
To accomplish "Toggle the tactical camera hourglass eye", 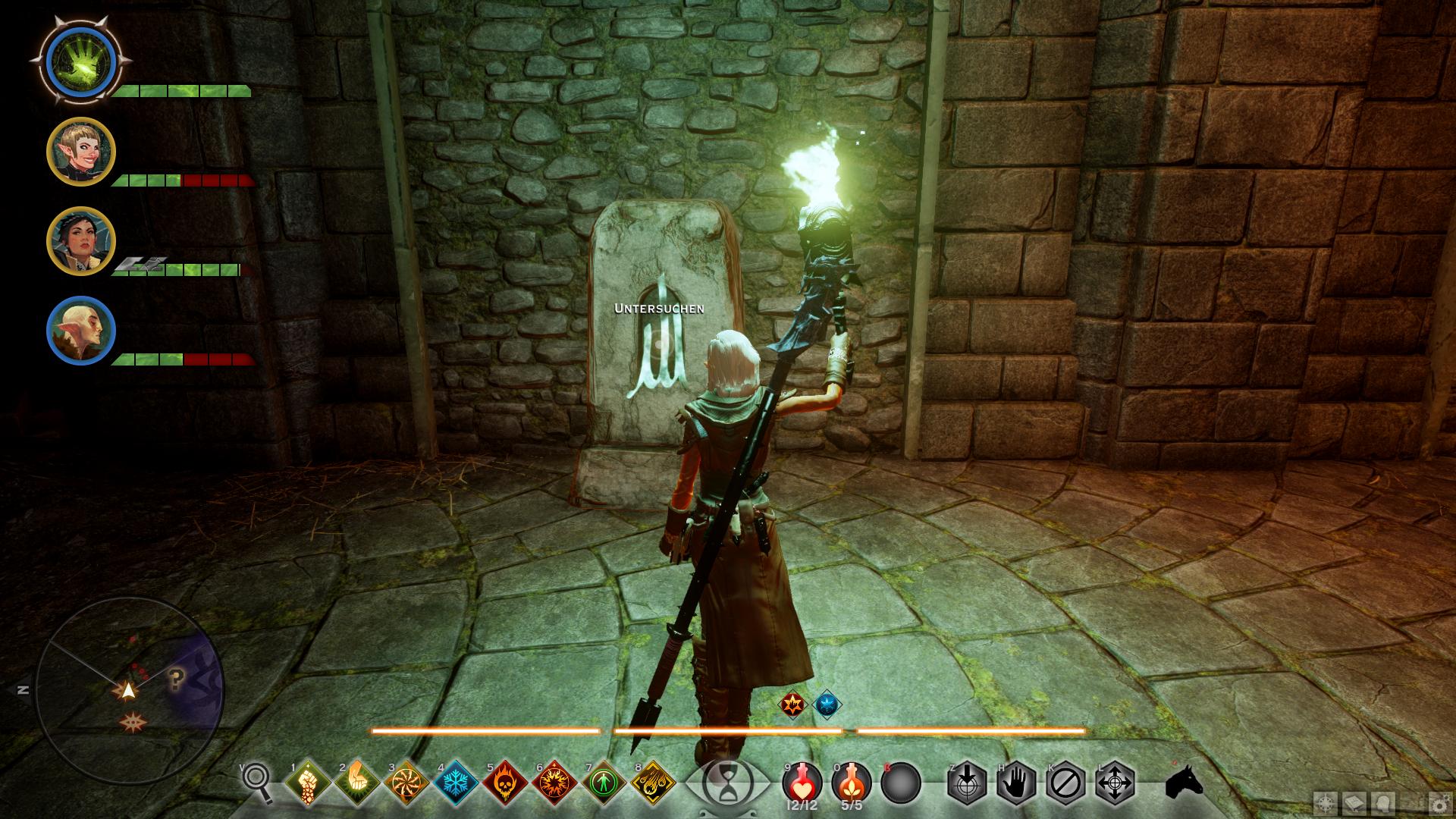I will [x=725, y=783].
